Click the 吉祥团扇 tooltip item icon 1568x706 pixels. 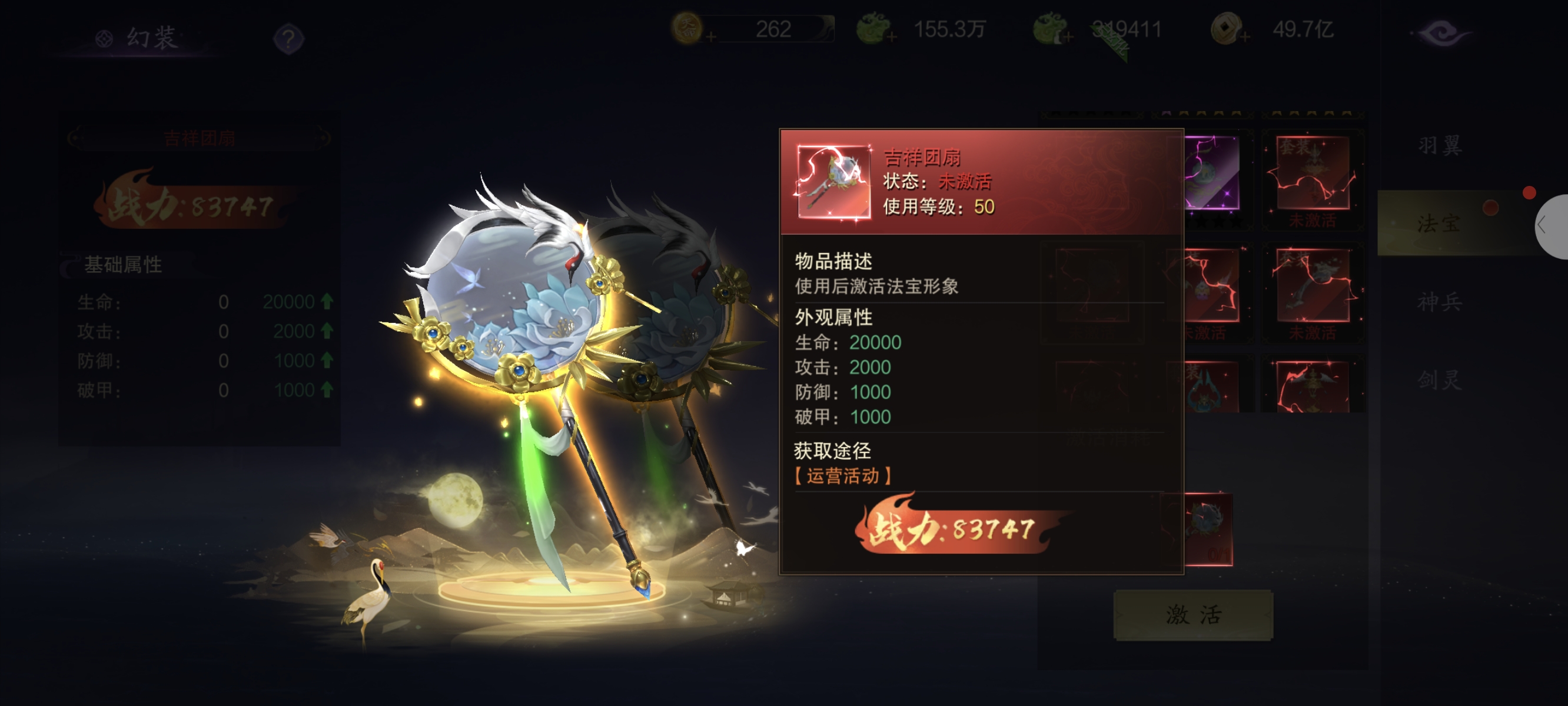pyautogui.click(x=833, y=181)
